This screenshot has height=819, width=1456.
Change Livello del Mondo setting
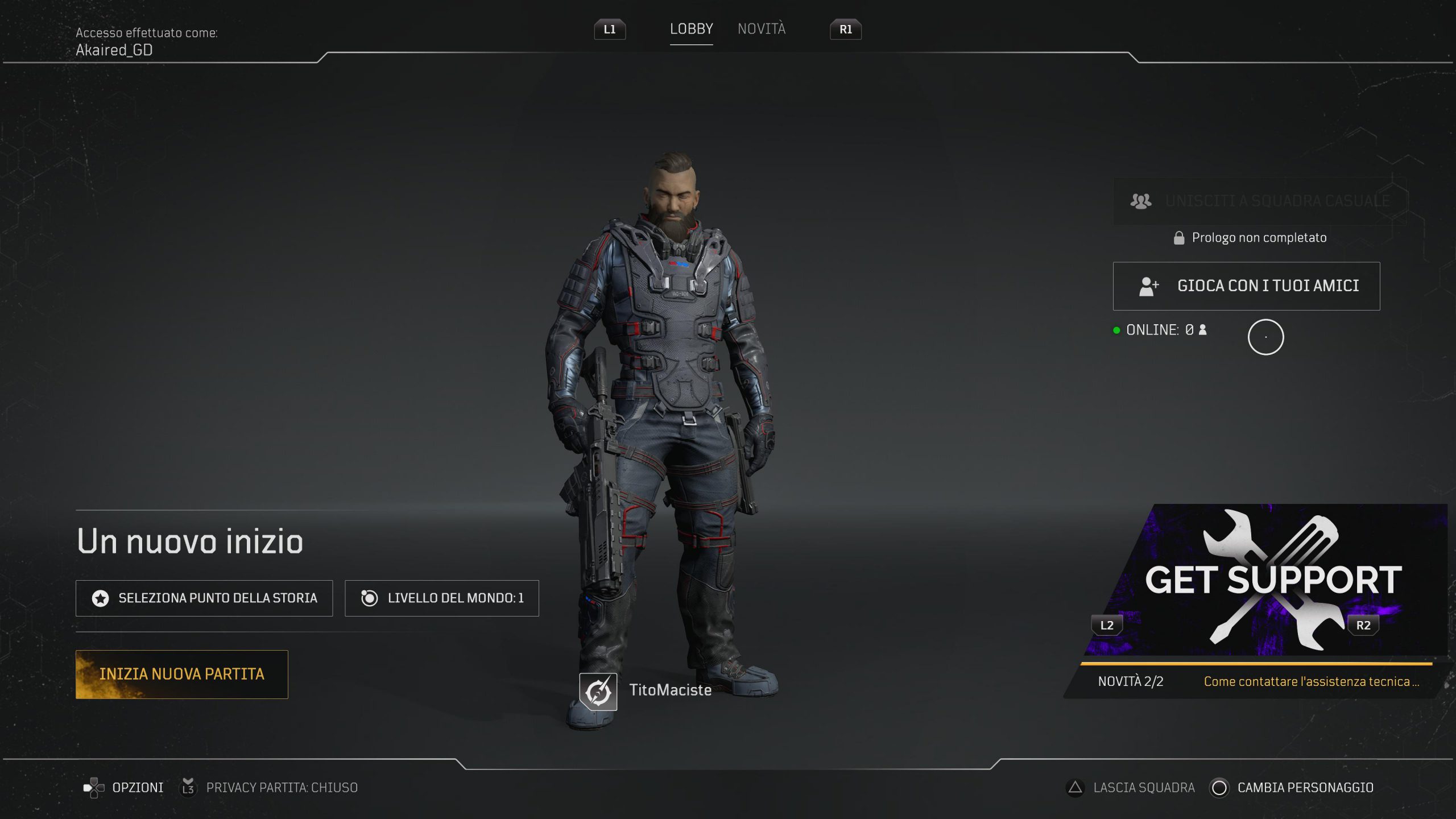(x=442, y=598)
